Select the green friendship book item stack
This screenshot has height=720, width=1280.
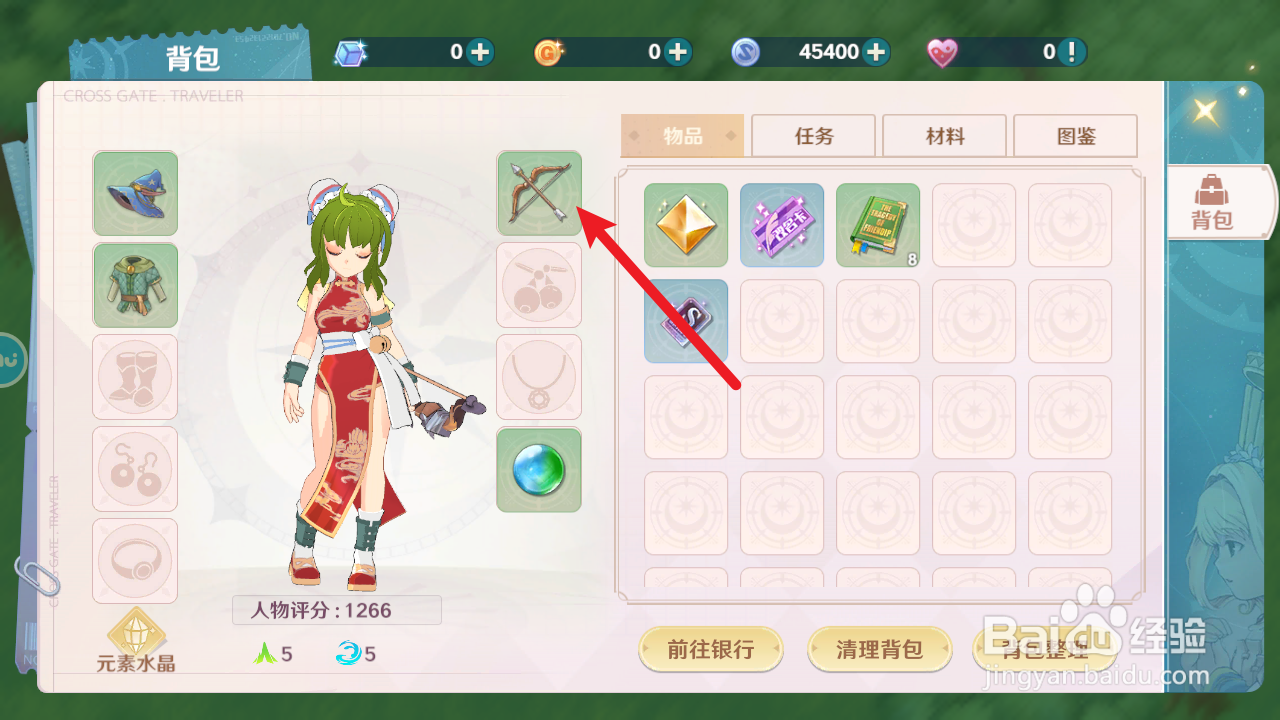pos(877,224)
